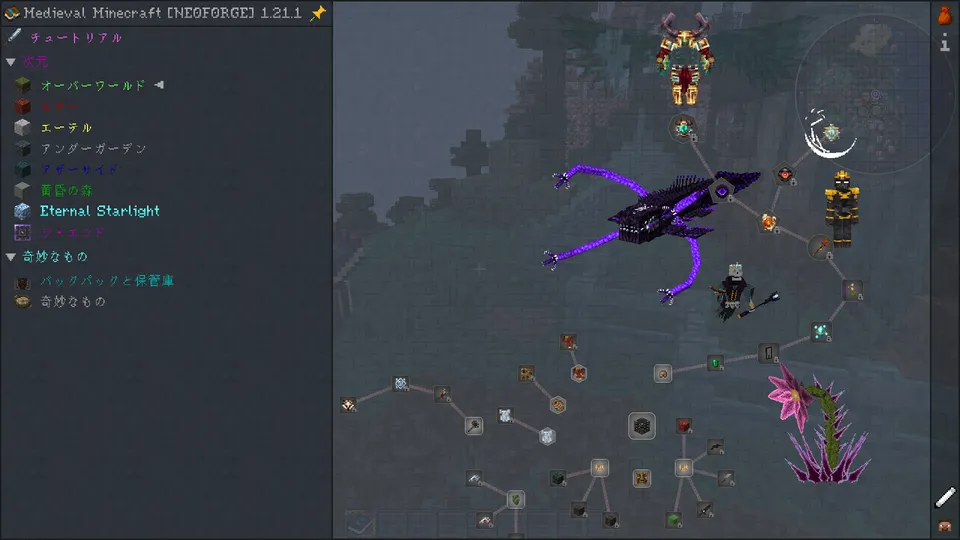Open the teal gem quest below armor
The width and height of the screenshot is (960, 540).
pos(684,128)
